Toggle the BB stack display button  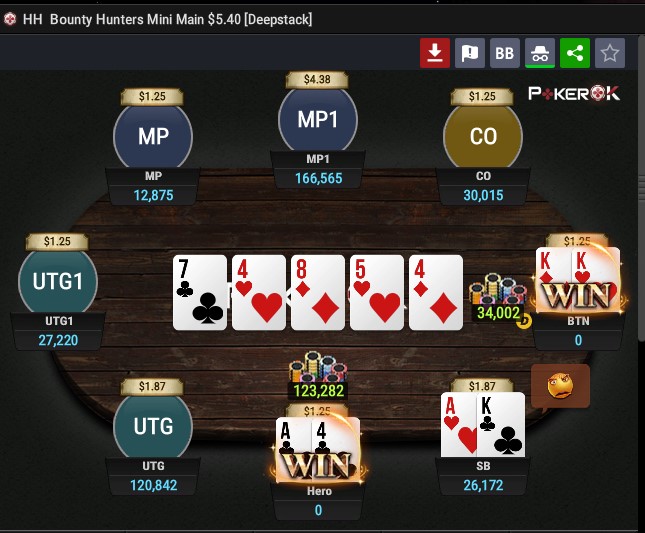pyautogui.click(x=505, y=53)
